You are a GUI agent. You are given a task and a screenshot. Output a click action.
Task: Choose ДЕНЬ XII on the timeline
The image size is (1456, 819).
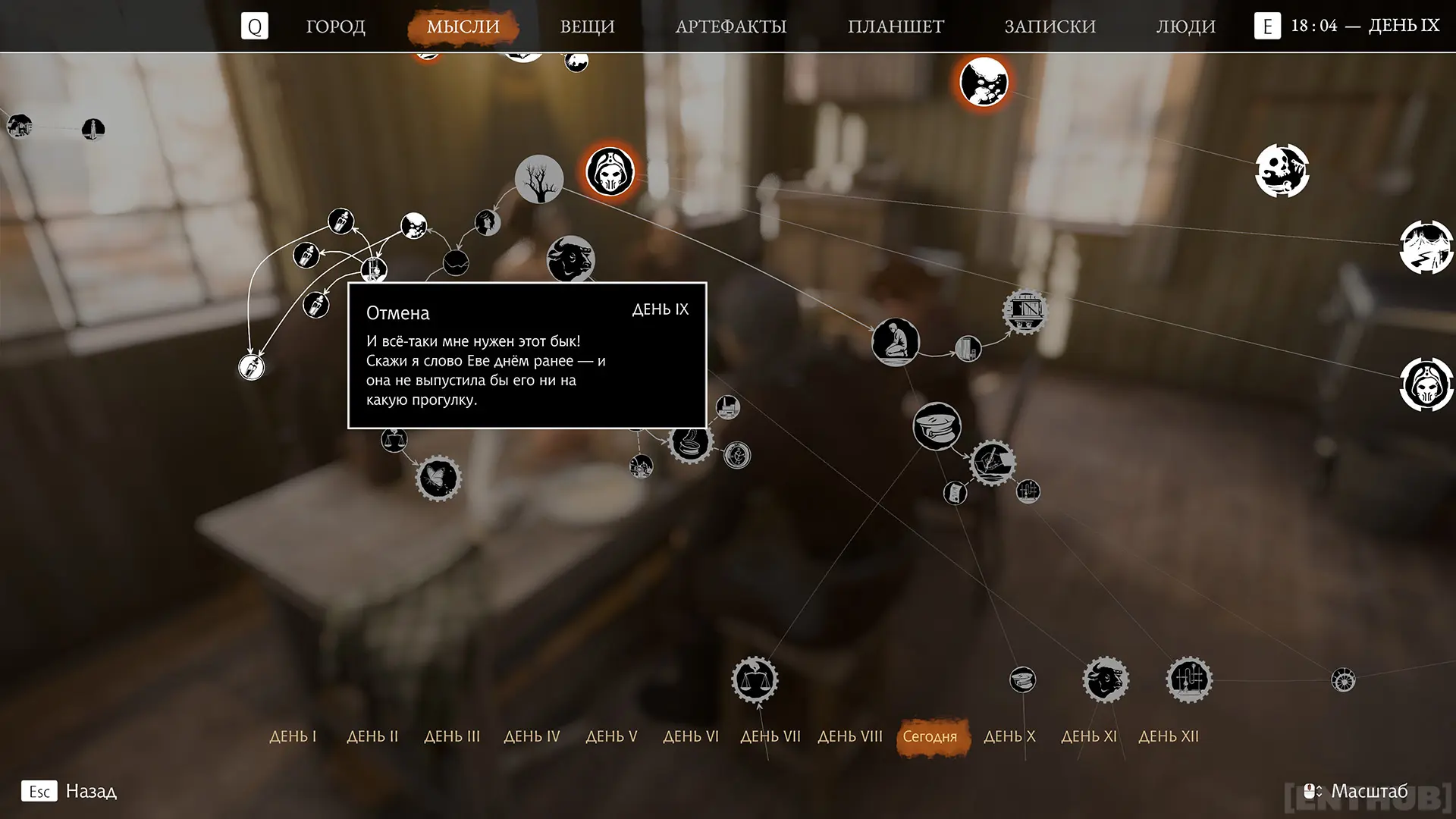[x=1169, y=736]
